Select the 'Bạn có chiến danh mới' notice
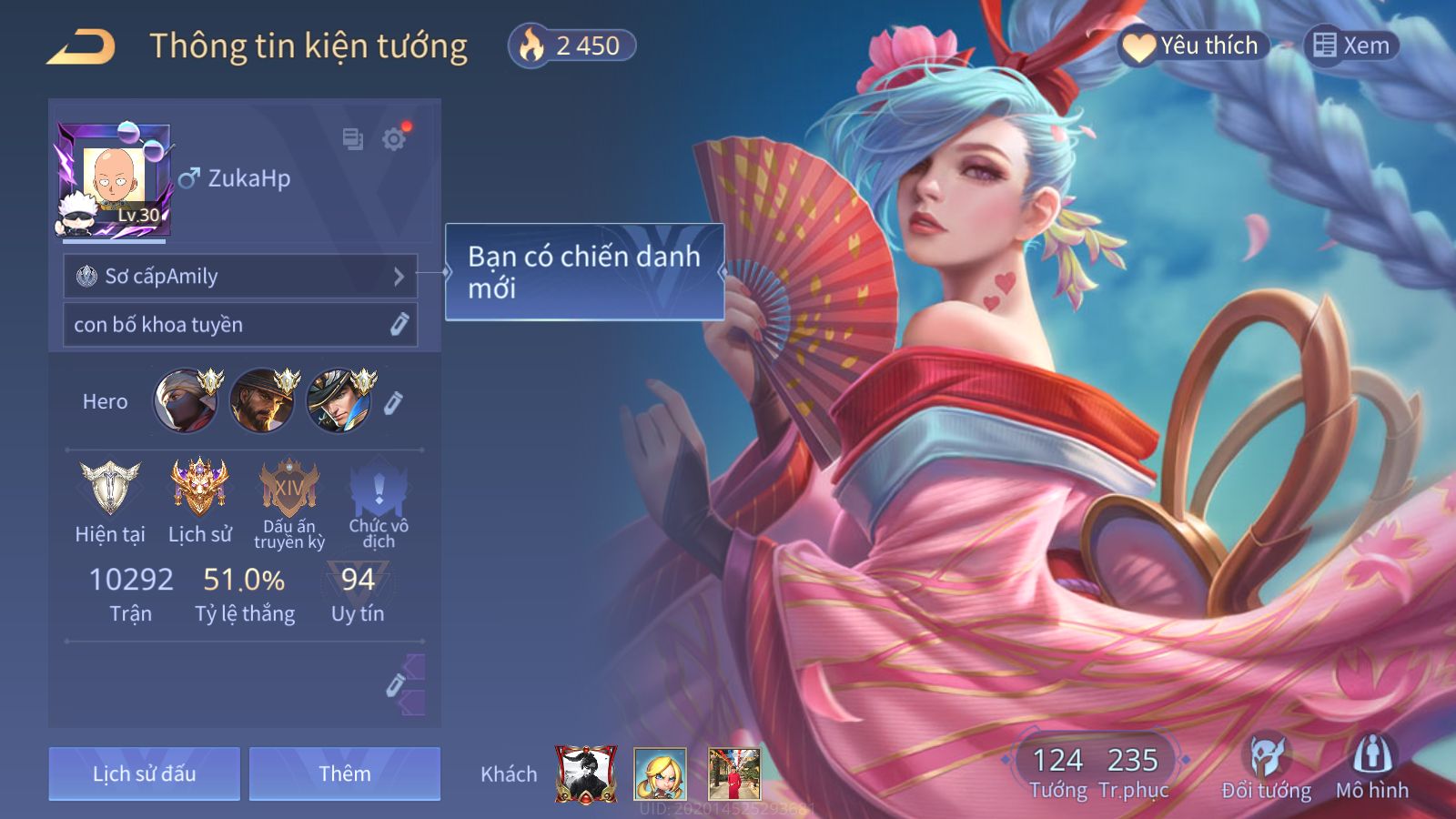The image size is (1456, 819). click(584, 272)
